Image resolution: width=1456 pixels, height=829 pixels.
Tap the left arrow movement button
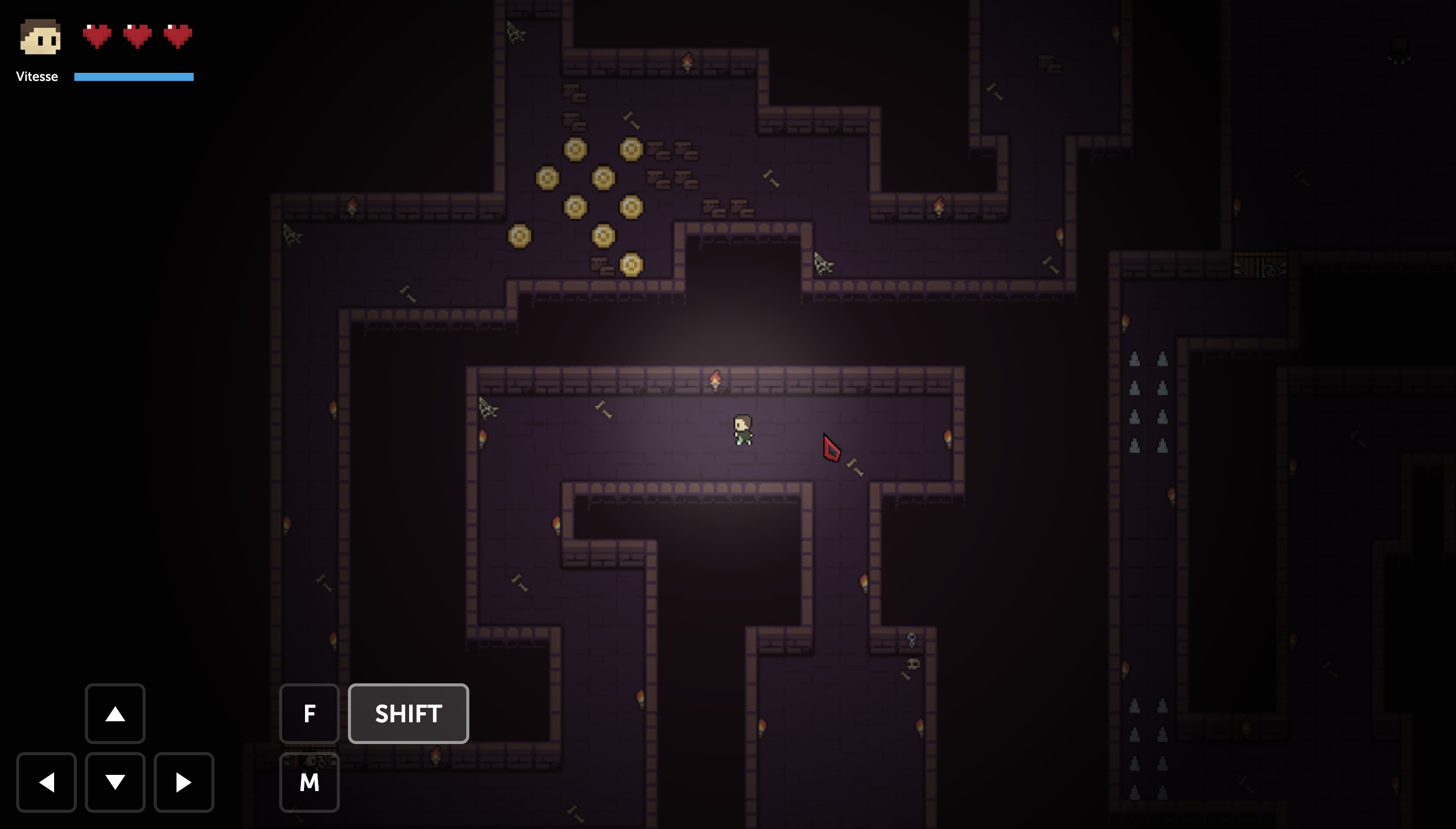pos(46,782)
